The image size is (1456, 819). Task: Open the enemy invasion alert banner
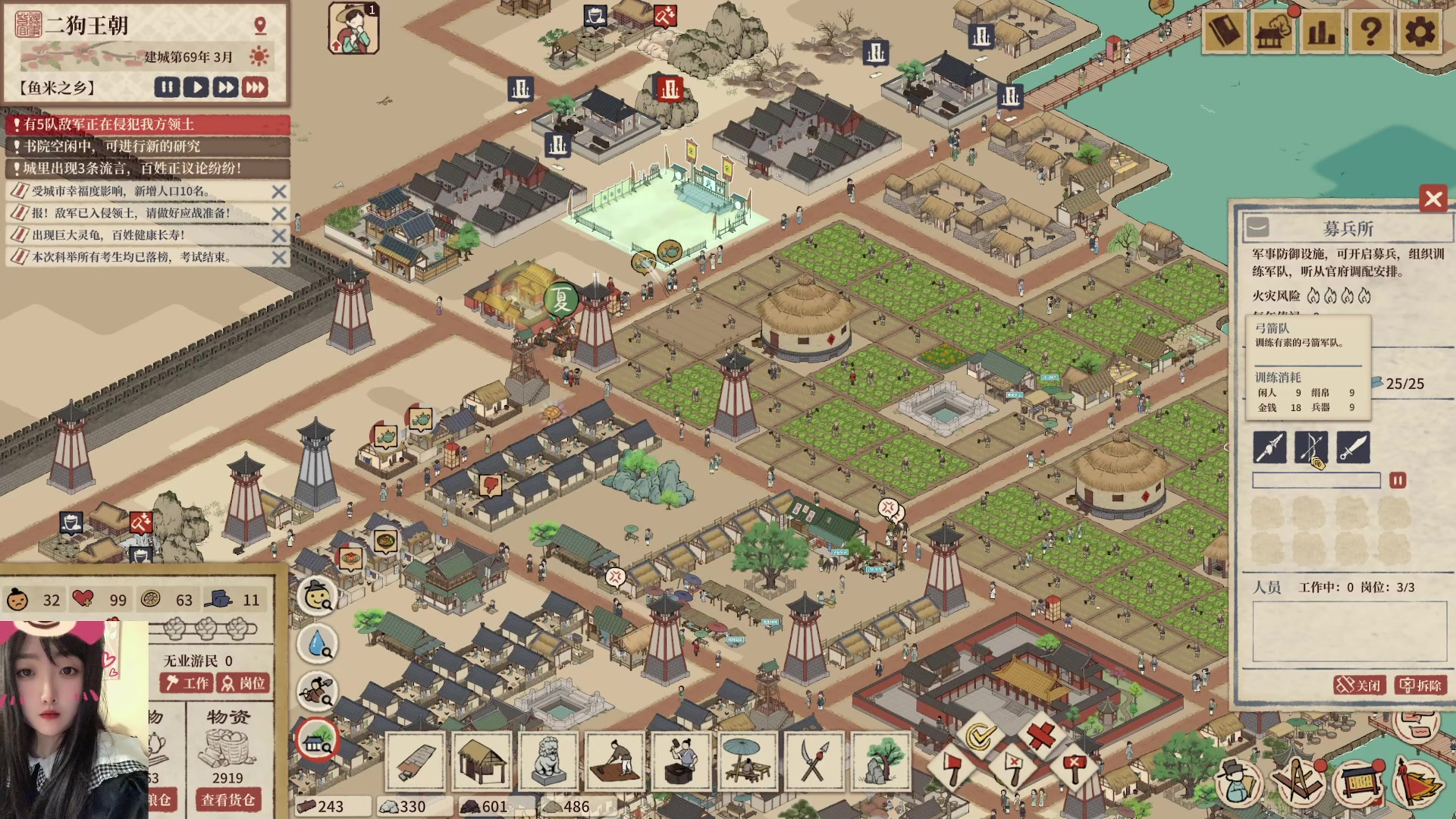pos(148,124)
